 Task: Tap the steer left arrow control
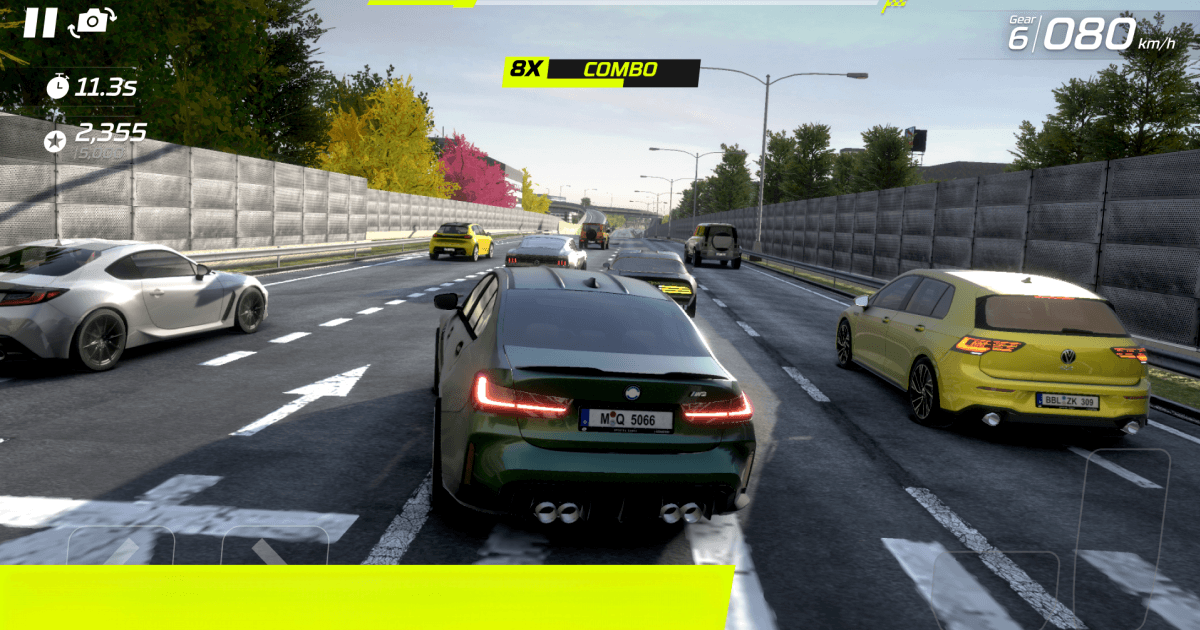(x=121, y=548)
